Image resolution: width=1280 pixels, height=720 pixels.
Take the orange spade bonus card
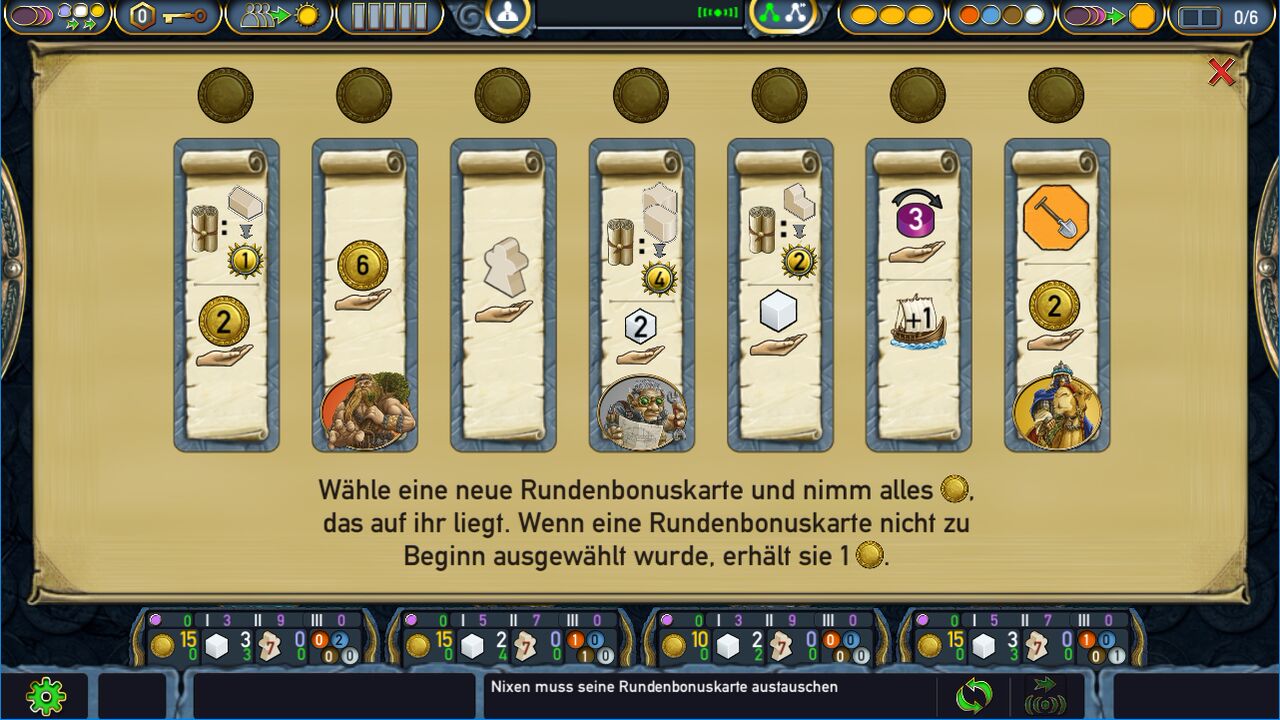1056,295
